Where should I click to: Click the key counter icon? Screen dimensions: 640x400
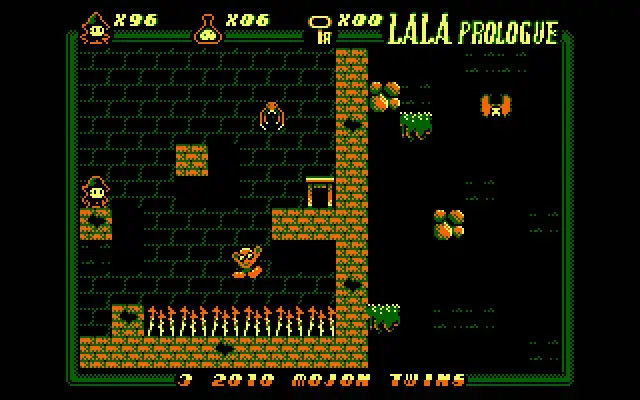tap(321, 28)
